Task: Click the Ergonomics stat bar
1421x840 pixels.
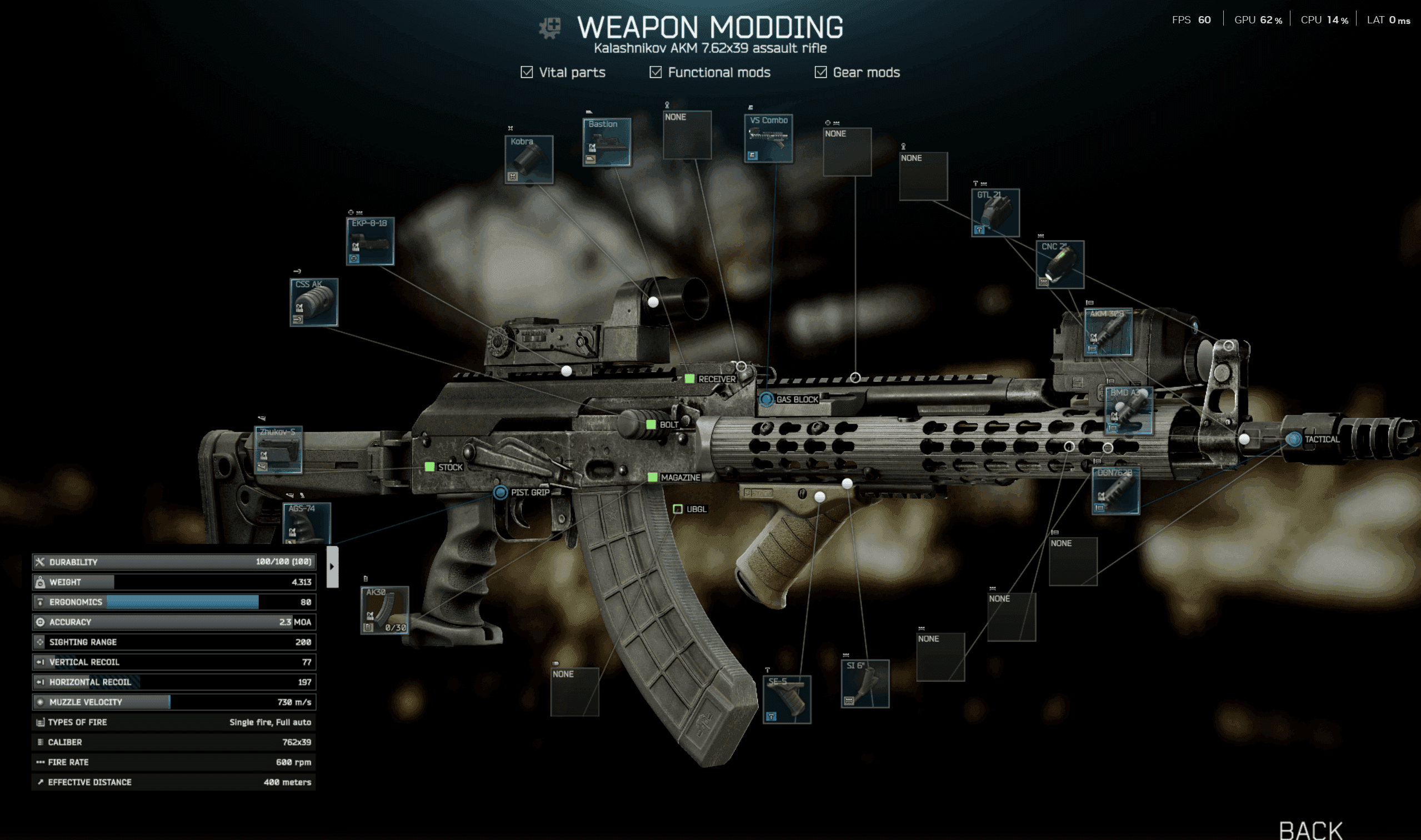Action: (173, 602)
